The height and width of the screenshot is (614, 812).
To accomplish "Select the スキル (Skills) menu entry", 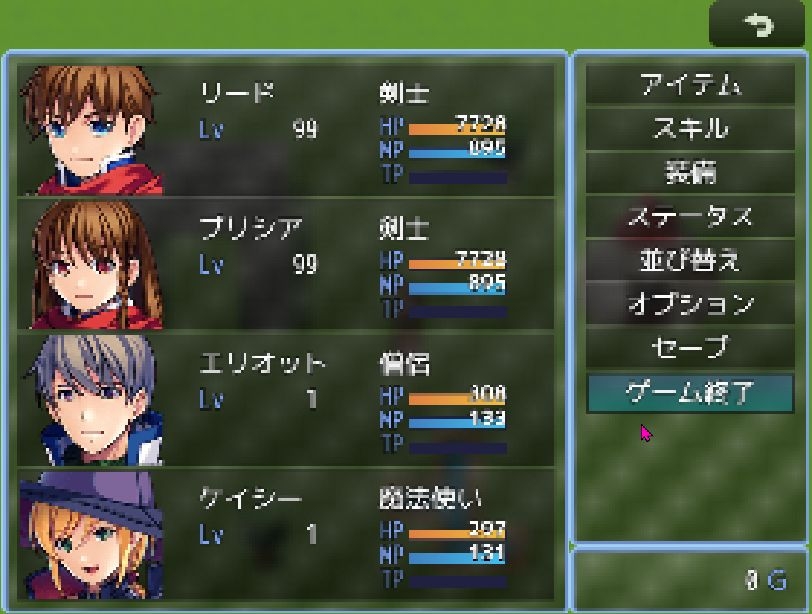I will 689,129.
